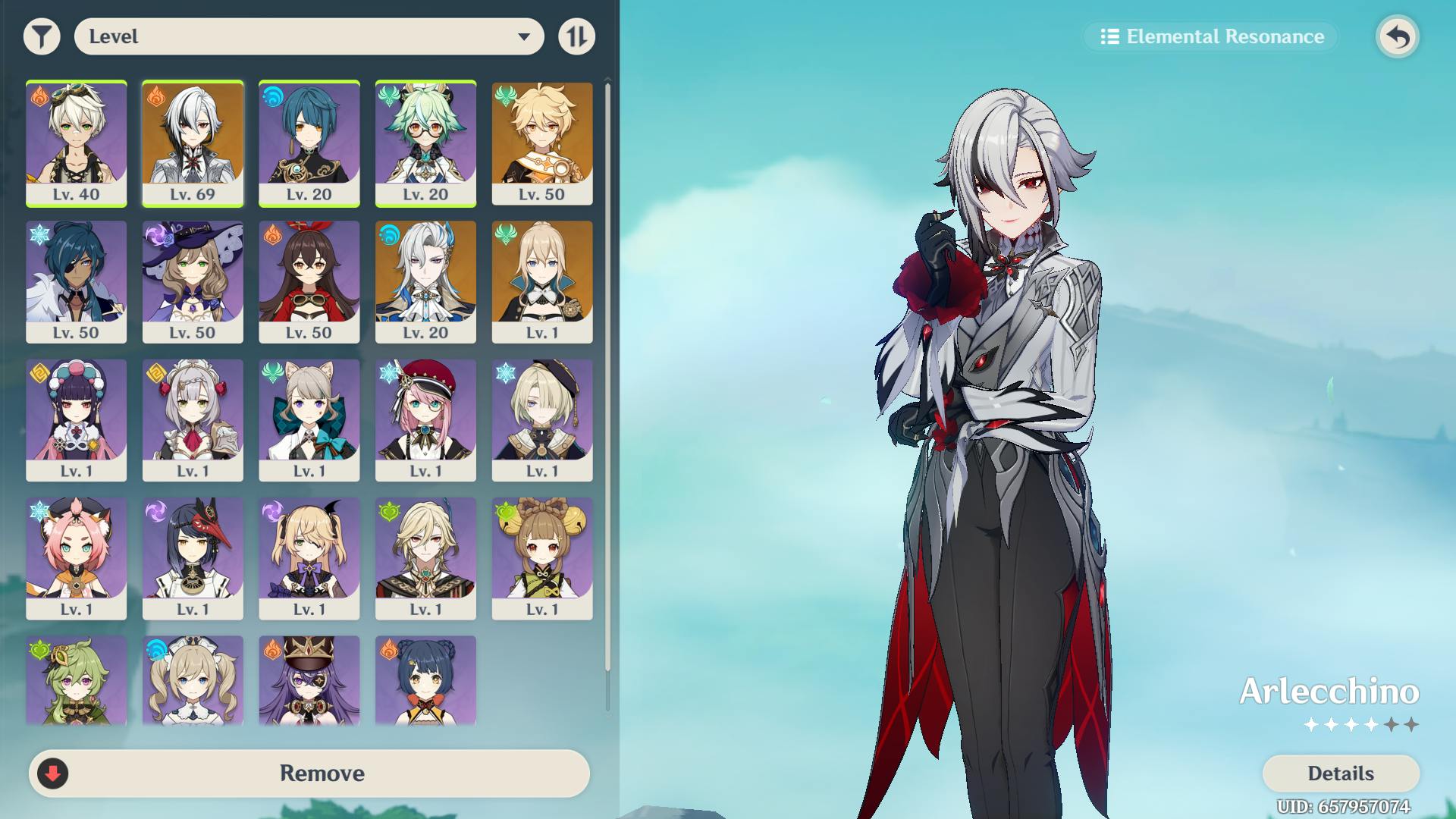The width and height of the screenshot is (1456, 819).
Task: Open the Level sorting dropdown
Action: (x=307, y=36)
